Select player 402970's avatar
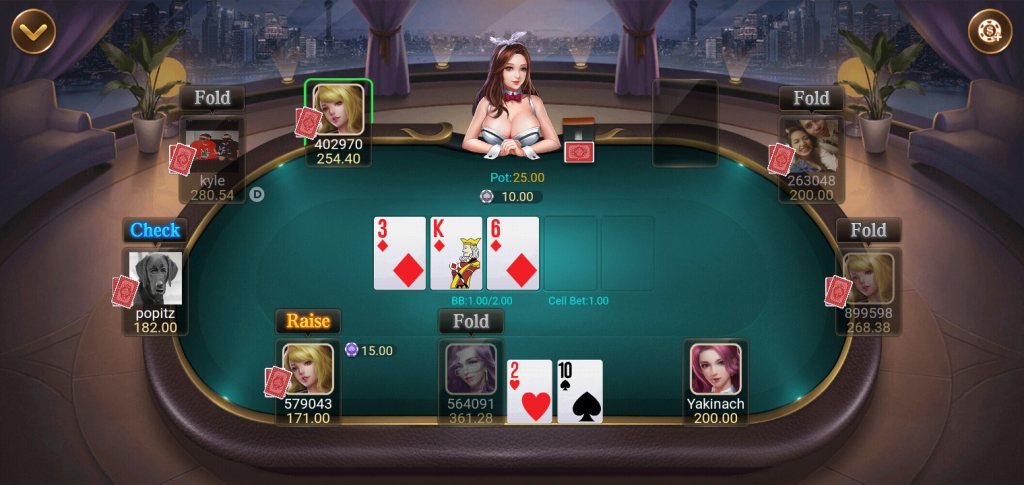This screenshot has height=485, width=1024. click(x=338, y=109)
